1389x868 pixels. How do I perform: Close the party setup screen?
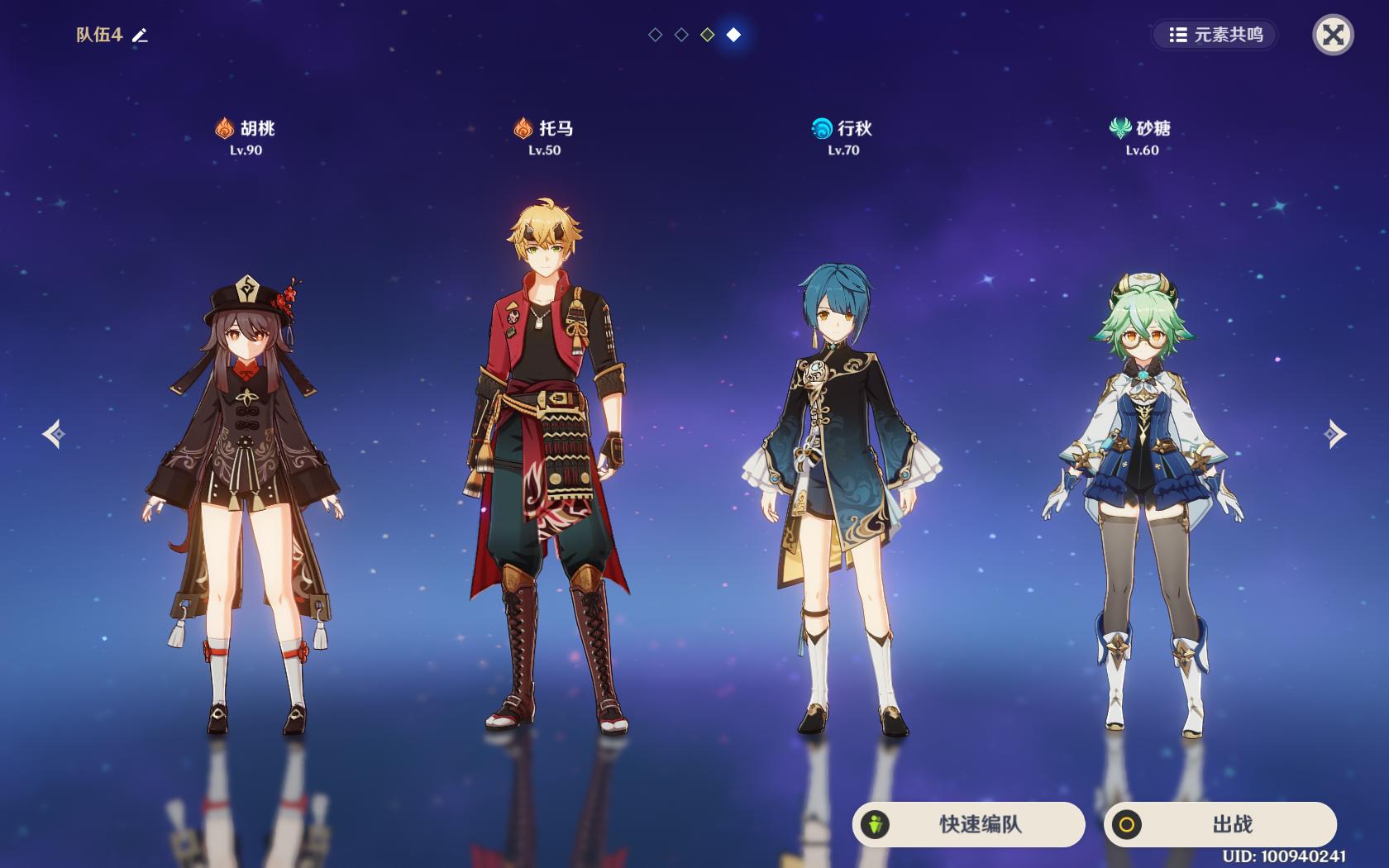point(1333,35)
